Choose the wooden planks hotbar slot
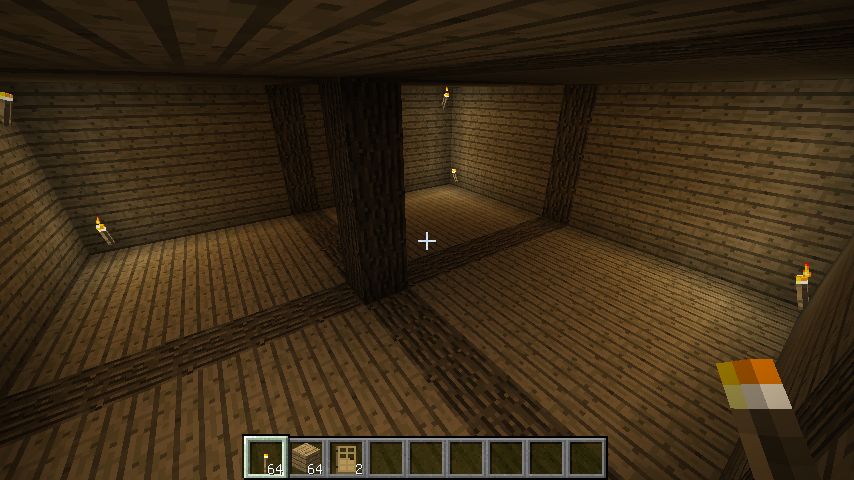Screen dimensions: 854x480 (x=306, y=458)
